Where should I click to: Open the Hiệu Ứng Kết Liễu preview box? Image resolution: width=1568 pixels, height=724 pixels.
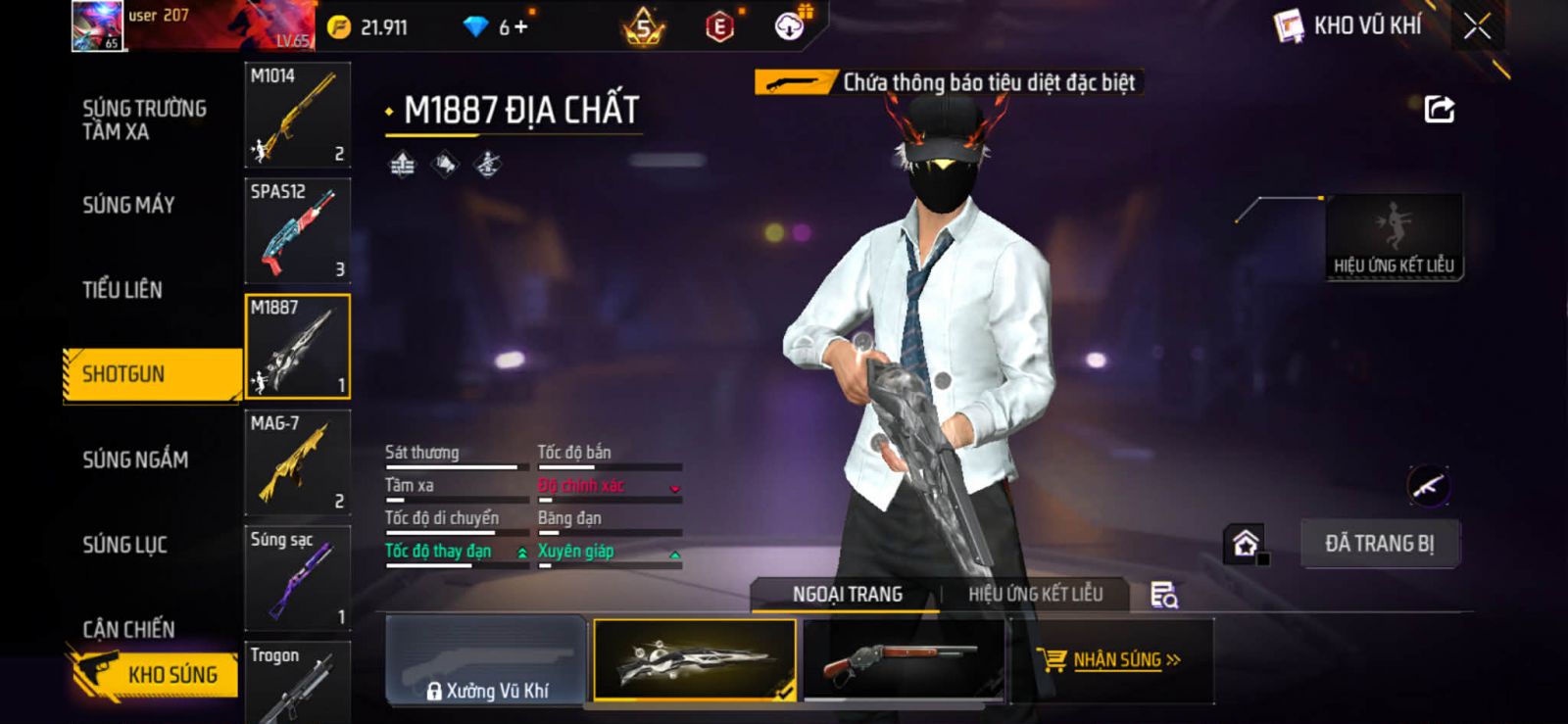(x=1393, y=237)
